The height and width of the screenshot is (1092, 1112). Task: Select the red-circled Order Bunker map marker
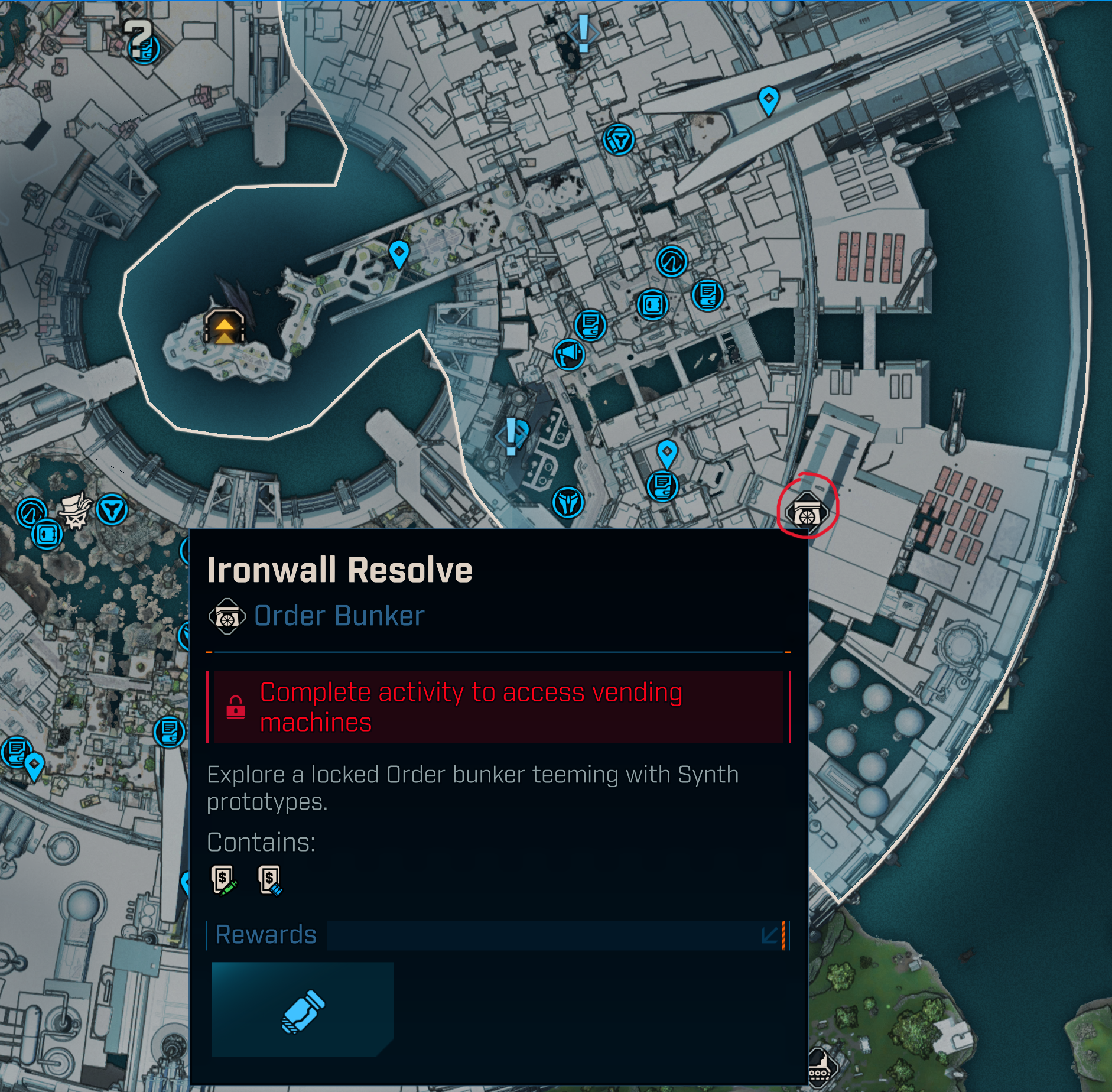(807, 513)
